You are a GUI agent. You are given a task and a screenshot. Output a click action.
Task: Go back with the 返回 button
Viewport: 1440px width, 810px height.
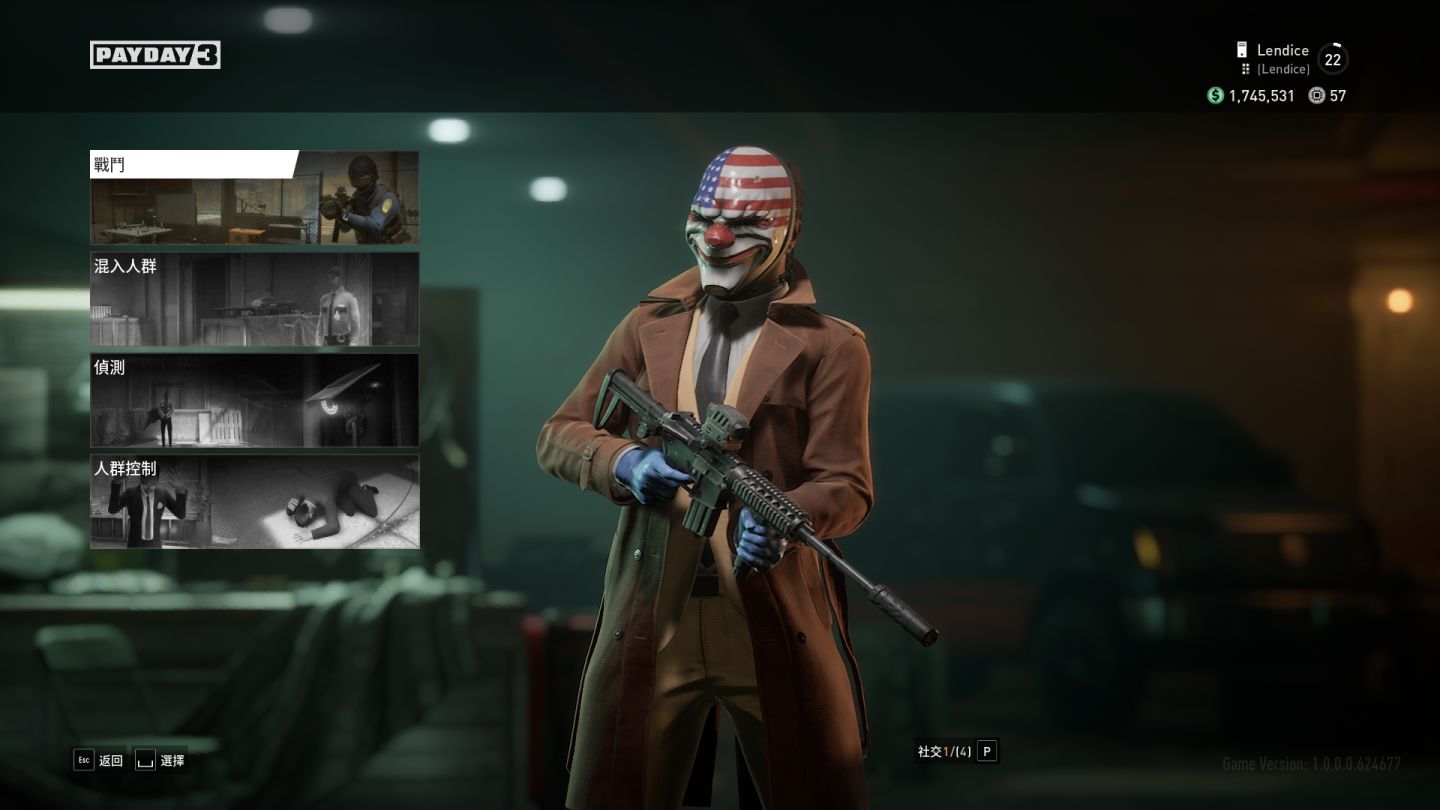(x=98, y=761)
